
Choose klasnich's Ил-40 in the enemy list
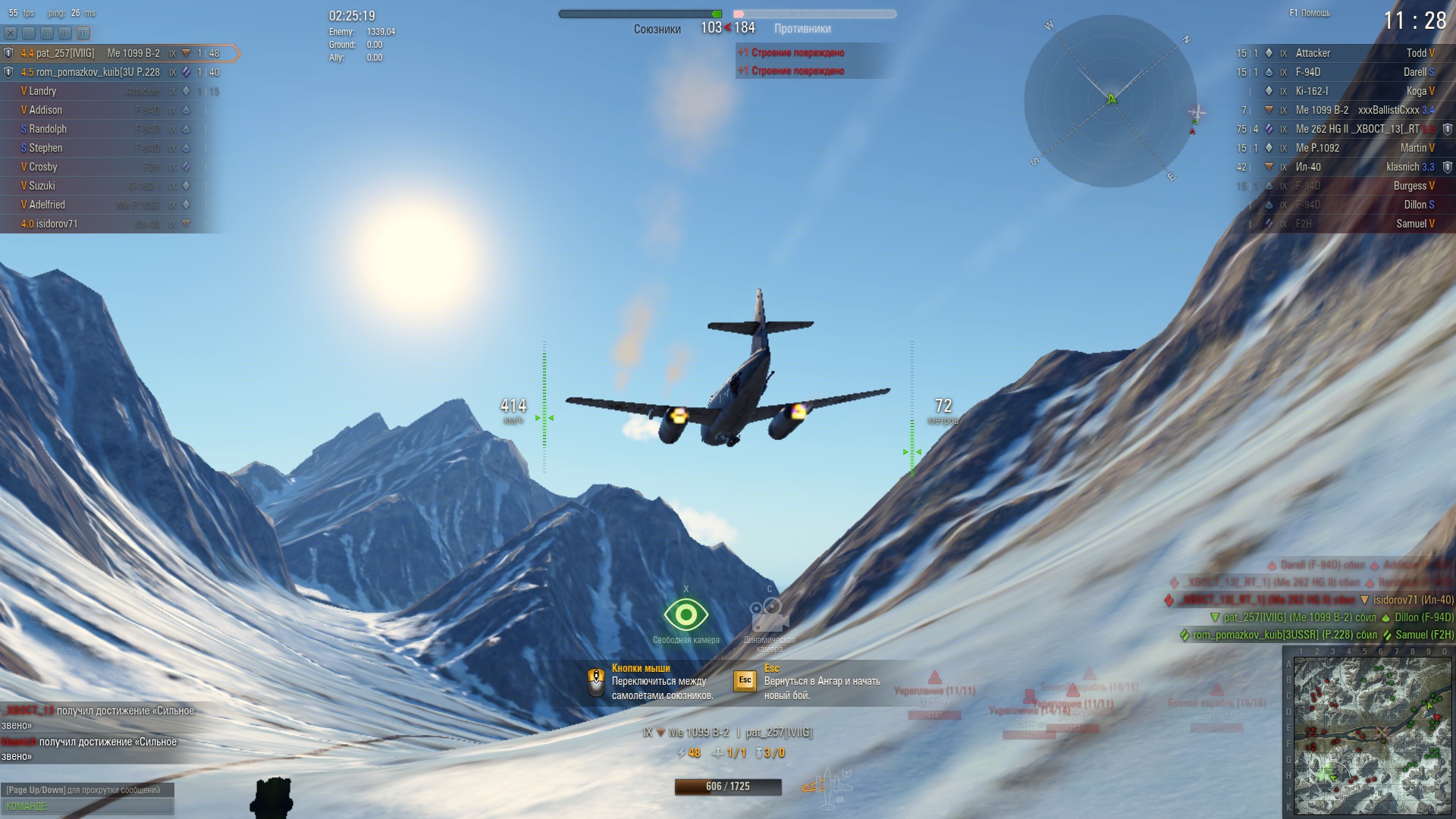click(x=1342, y=167)
